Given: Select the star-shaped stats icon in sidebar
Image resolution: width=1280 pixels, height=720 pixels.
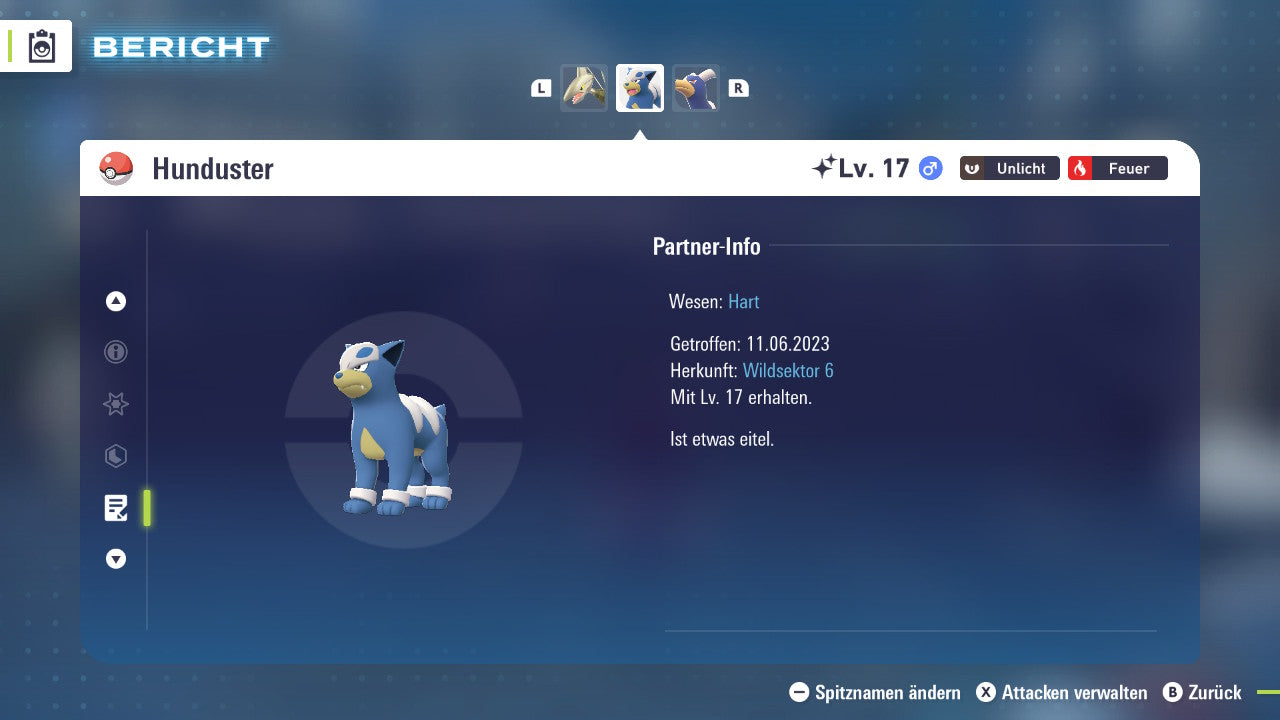Looking at the screenshot, I should (x=115, y=404).
